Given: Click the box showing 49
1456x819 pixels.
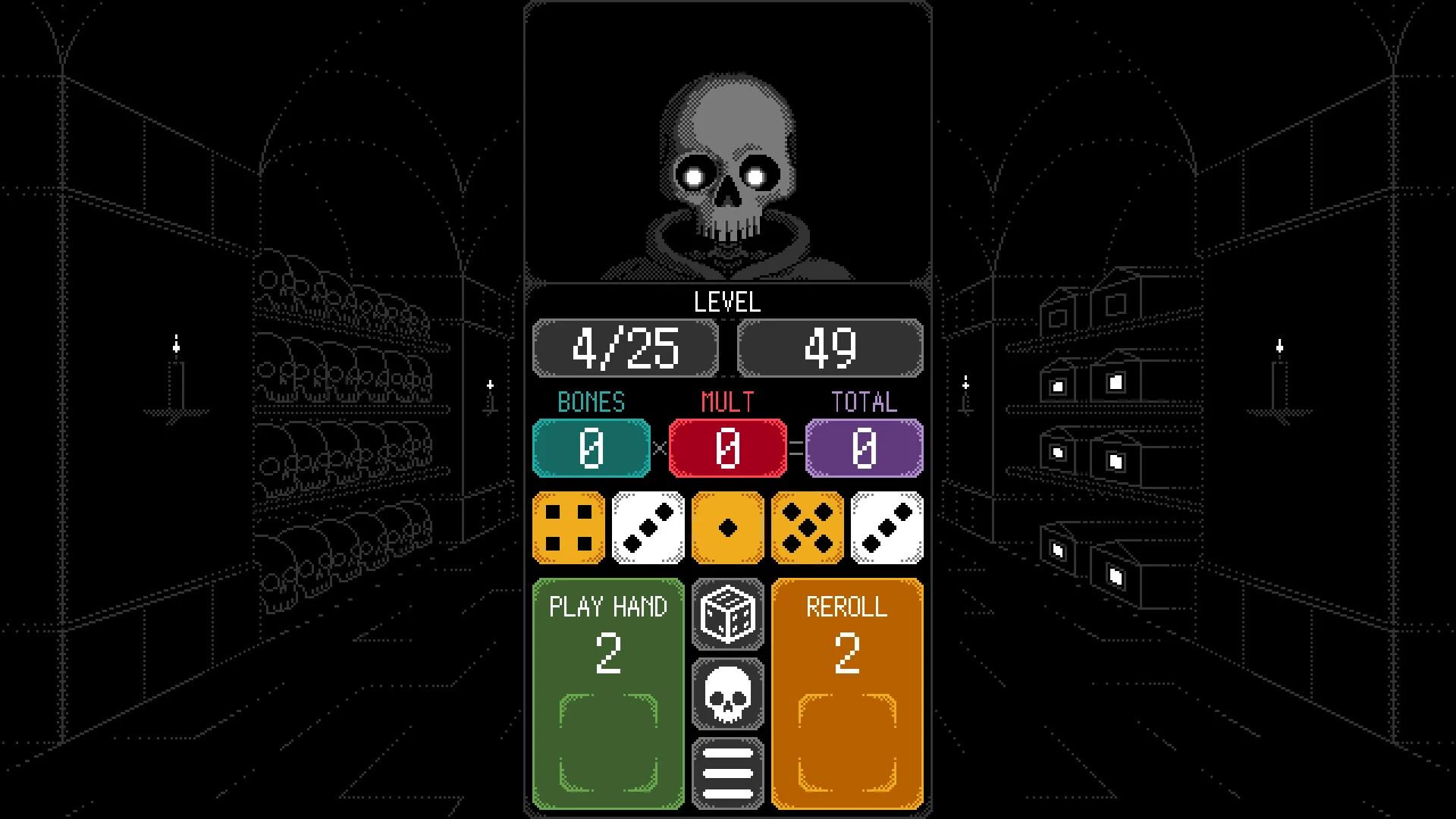Looking at the screenshot, I should (830, 348).
